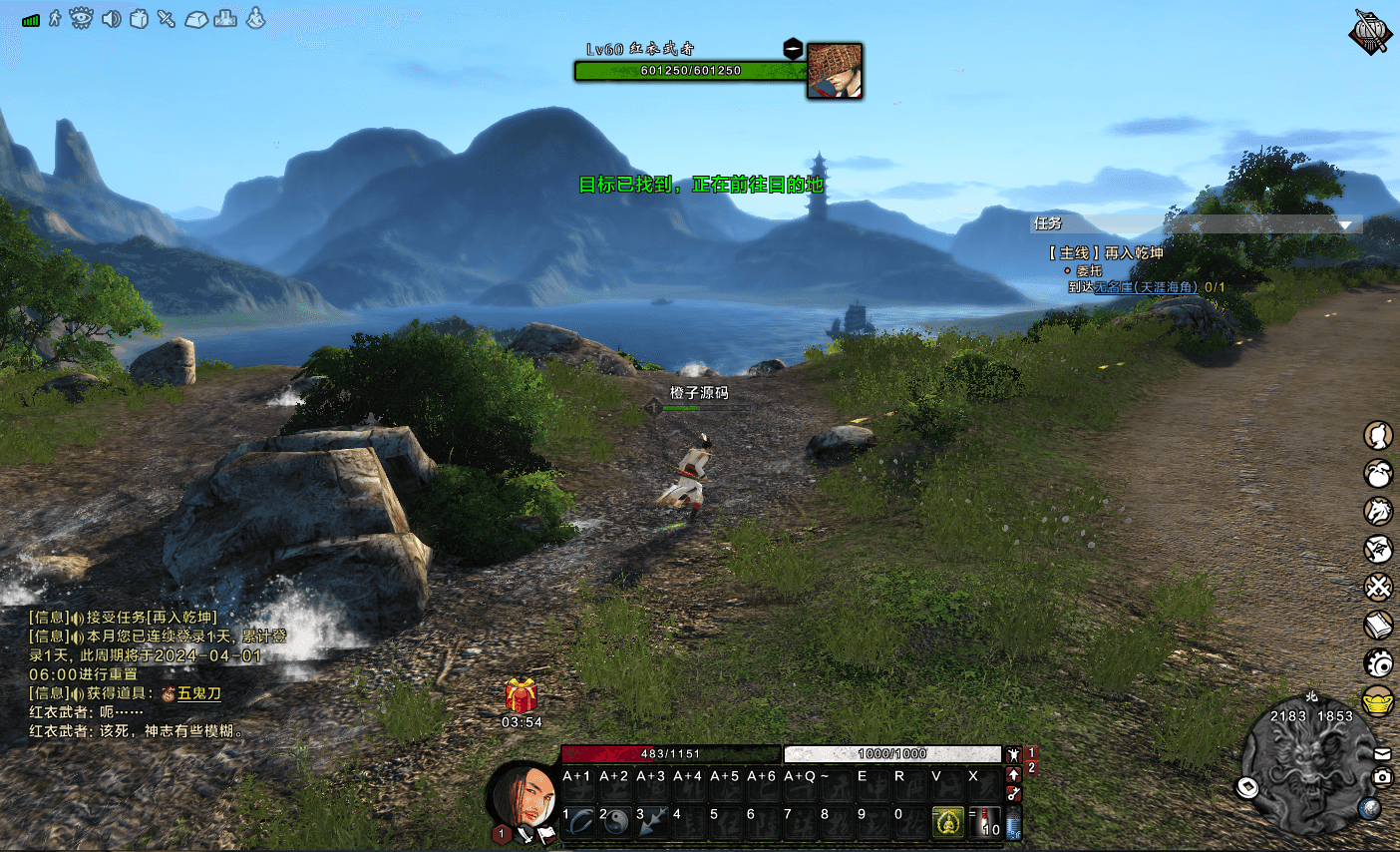Open the gear settings side icon
The image size is (1400, 852).
[x=1378, y=662]
